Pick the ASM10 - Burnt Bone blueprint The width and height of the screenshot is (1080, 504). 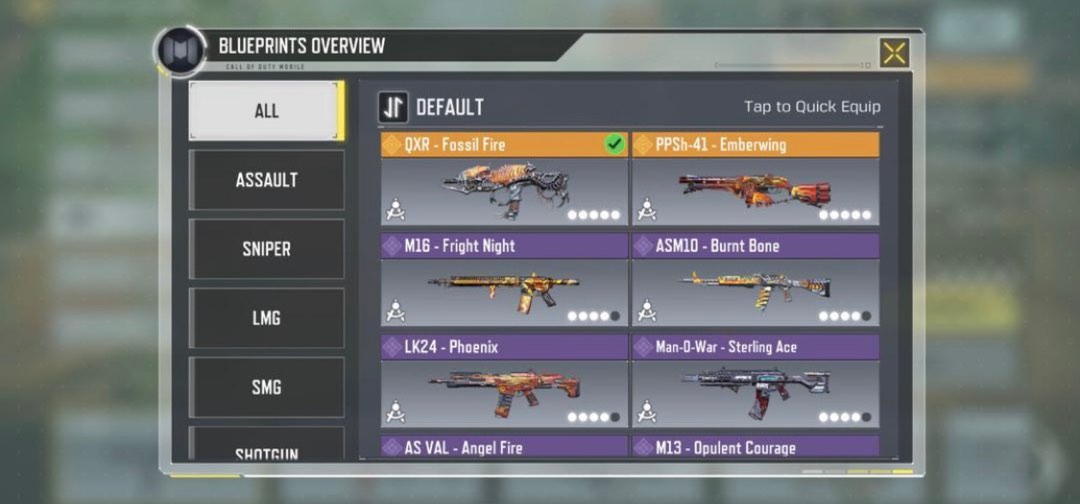[756, 281]
